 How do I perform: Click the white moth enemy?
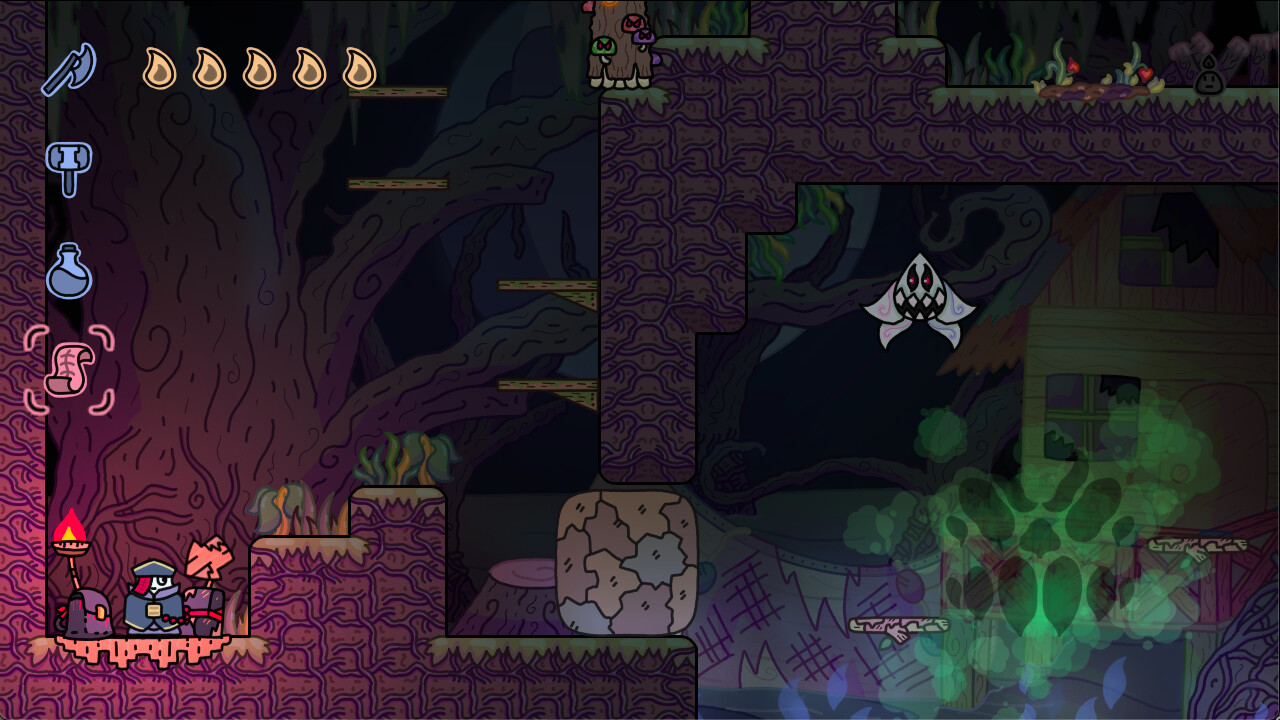coord(921,300)
